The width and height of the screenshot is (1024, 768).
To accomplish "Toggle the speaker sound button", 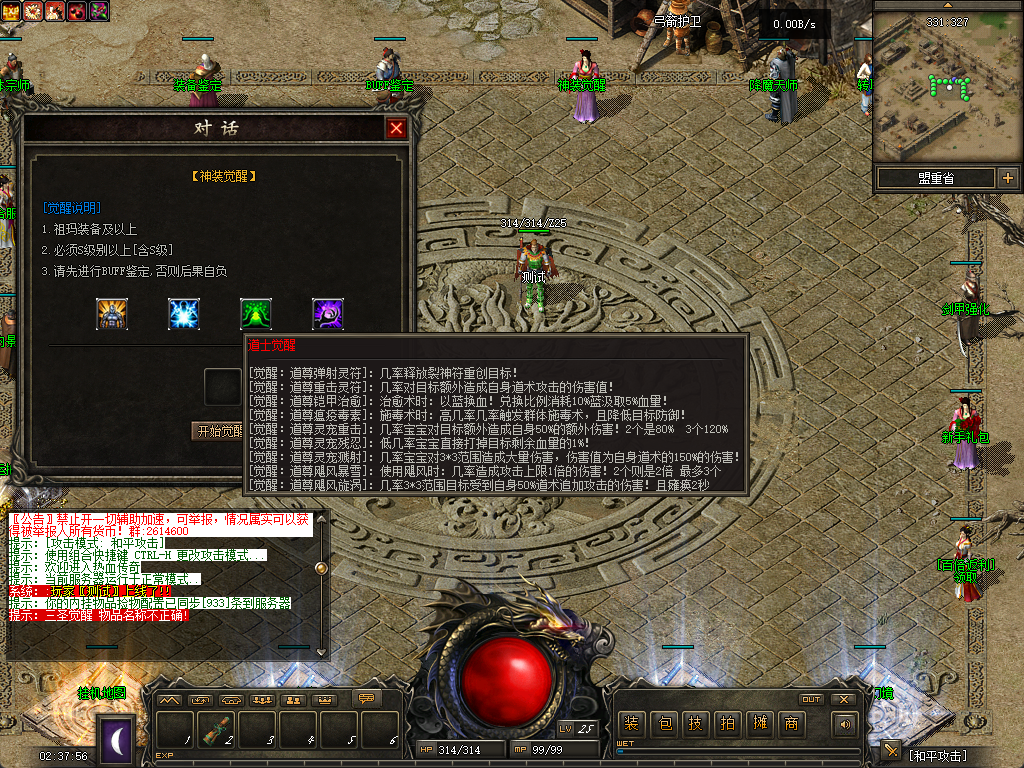I will coord(846,724).
